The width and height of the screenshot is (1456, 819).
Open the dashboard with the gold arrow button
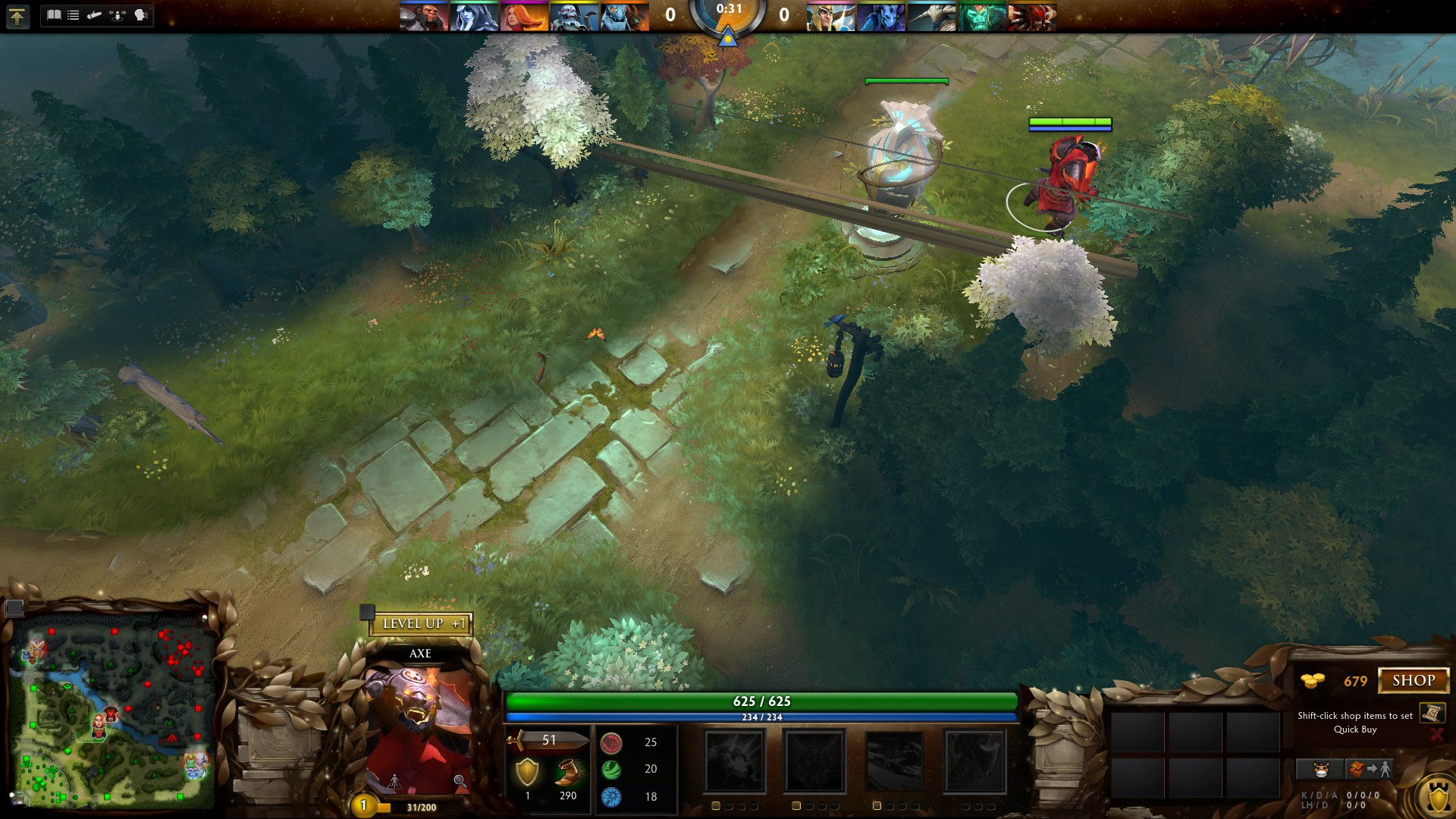[x=17, y=16]
